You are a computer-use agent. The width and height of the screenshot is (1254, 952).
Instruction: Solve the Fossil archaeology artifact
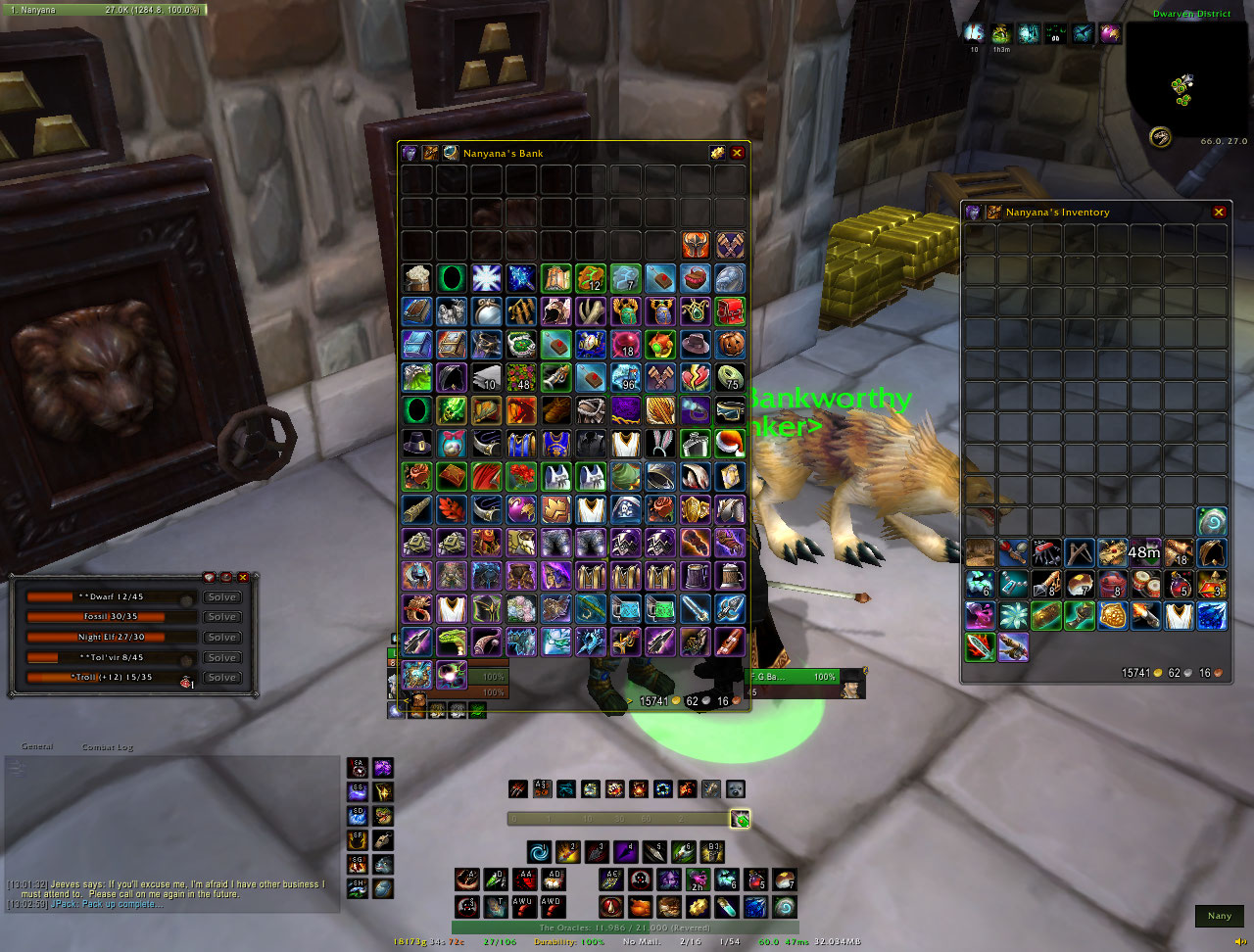tap(221, 617)
